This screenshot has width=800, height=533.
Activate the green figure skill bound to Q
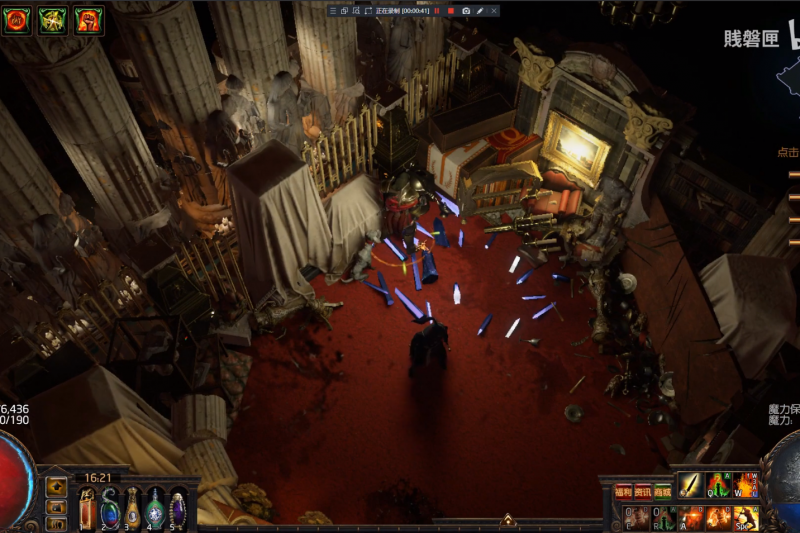pos(719,485)
